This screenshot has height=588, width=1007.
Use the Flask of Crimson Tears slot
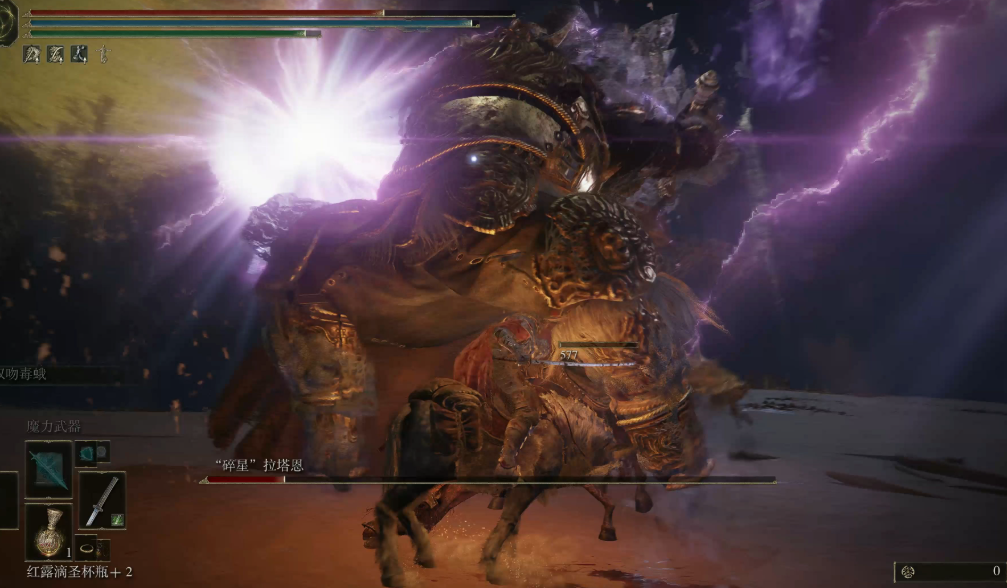point(48,532)
